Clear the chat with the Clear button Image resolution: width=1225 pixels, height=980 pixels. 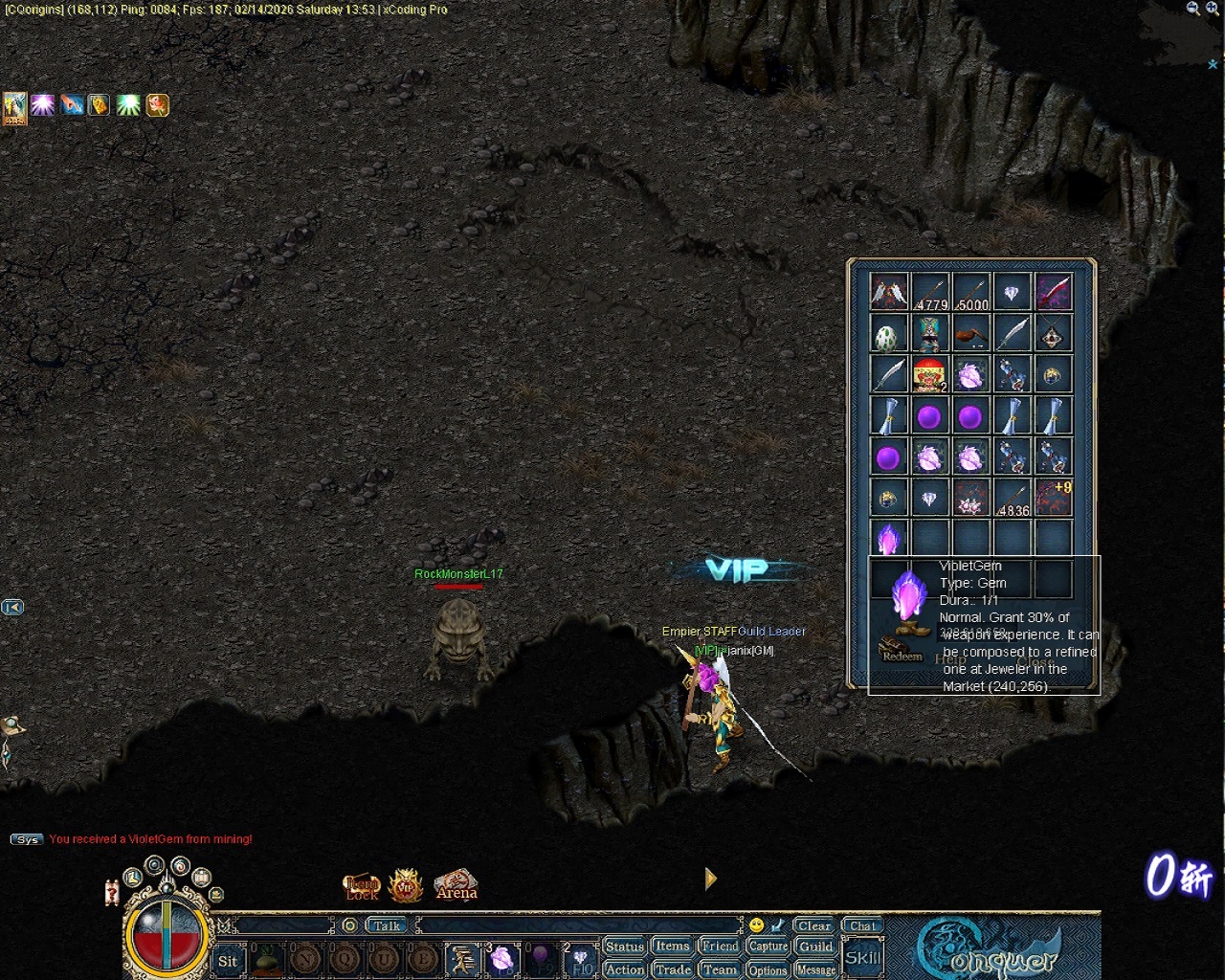tap(813, 924)
